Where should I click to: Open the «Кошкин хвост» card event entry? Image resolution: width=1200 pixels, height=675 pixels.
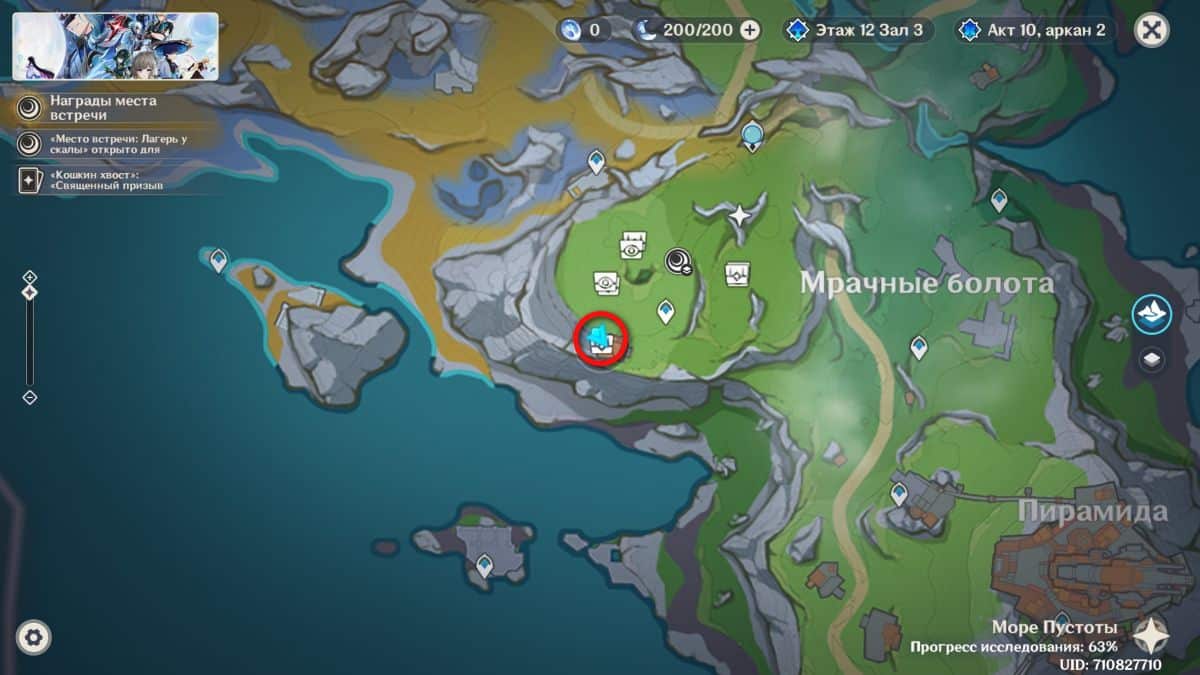(x=110, y=179)
